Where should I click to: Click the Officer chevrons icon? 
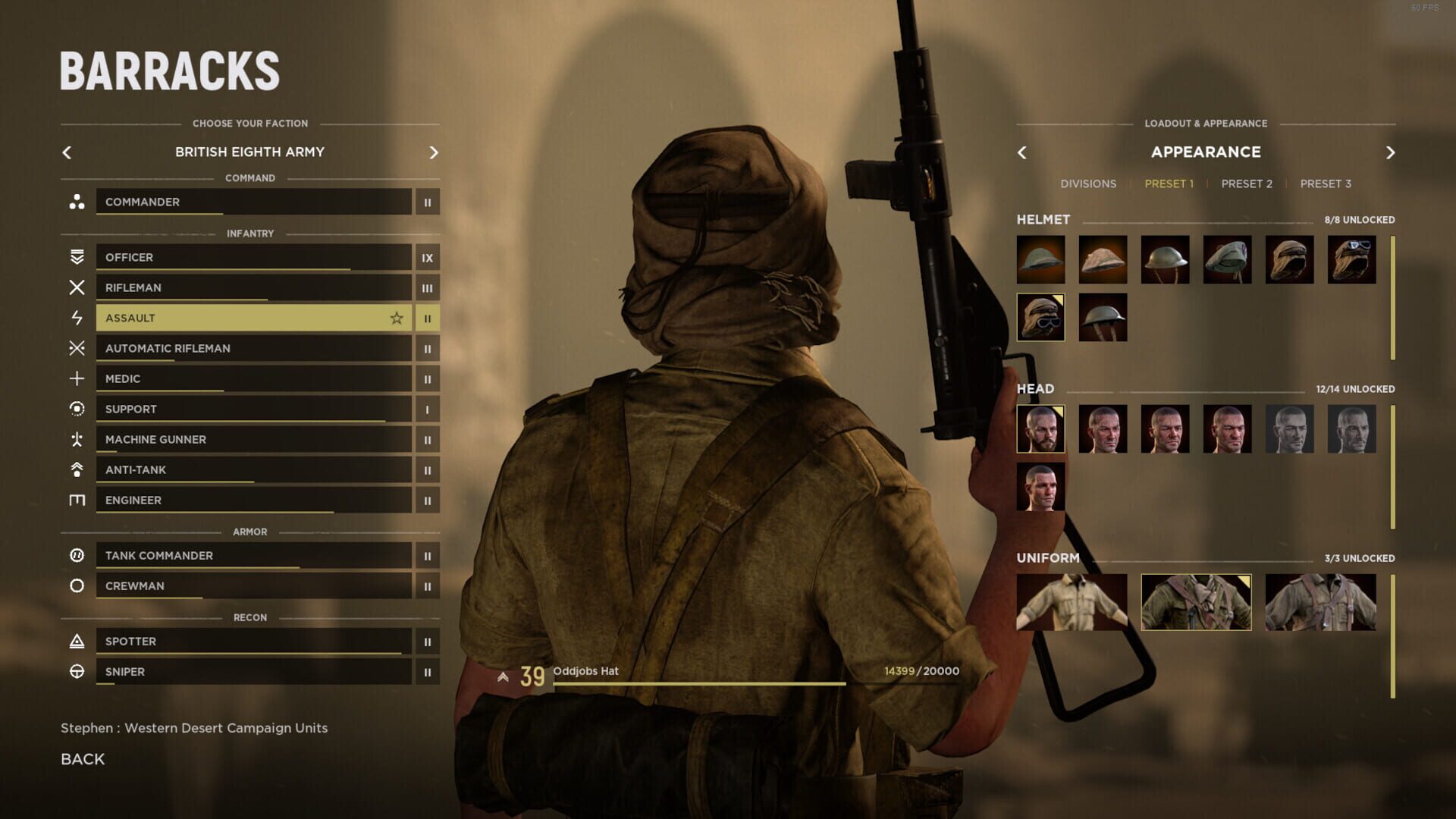pos(76,257)
